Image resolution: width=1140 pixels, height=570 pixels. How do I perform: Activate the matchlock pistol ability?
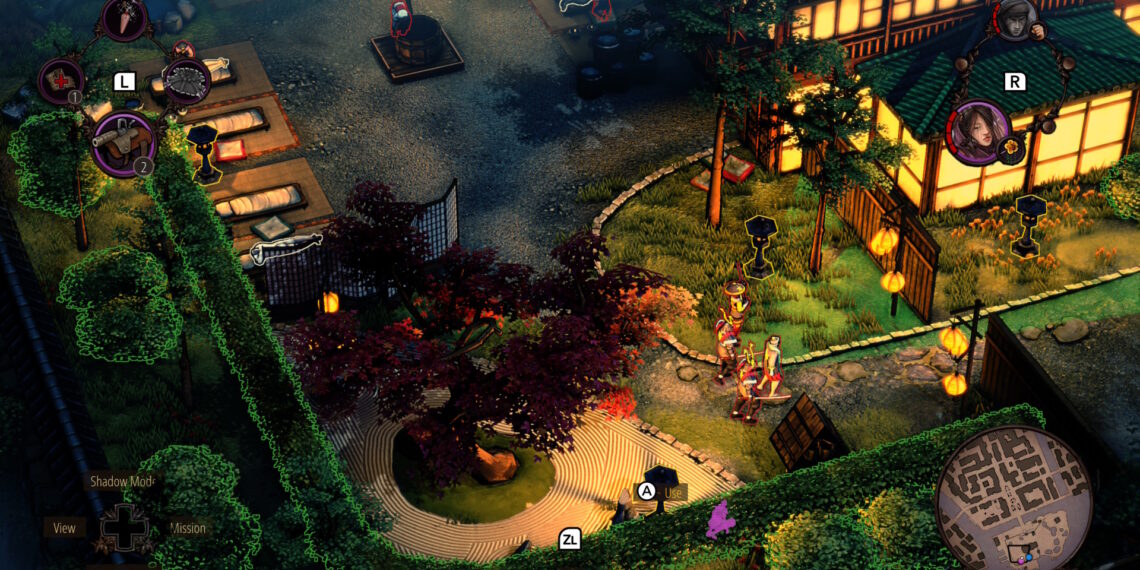click(122, 143)
